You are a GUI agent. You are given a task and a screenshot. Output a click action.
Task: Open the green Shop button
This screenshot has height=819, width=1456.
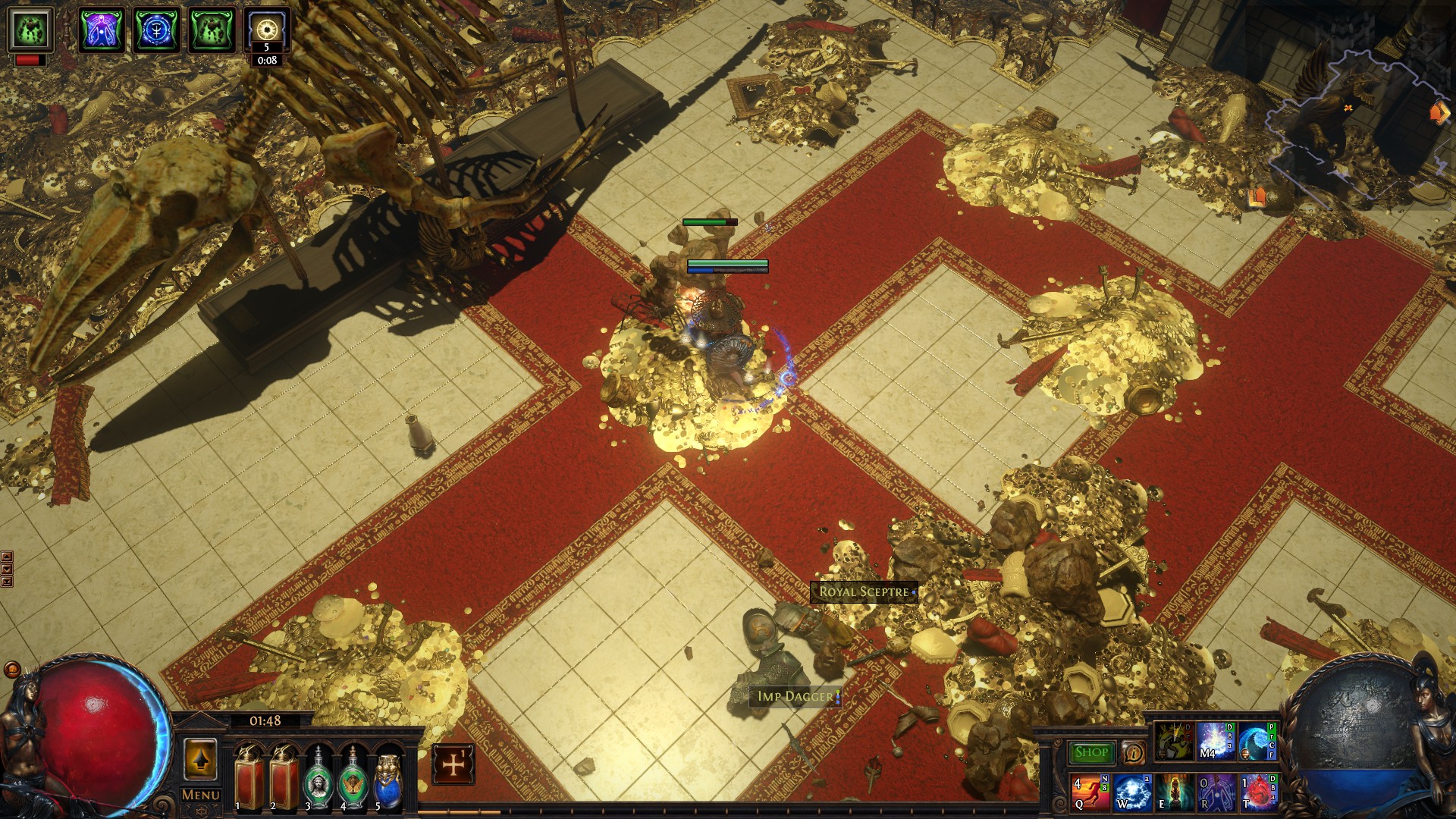click(x=1091, y=752)
